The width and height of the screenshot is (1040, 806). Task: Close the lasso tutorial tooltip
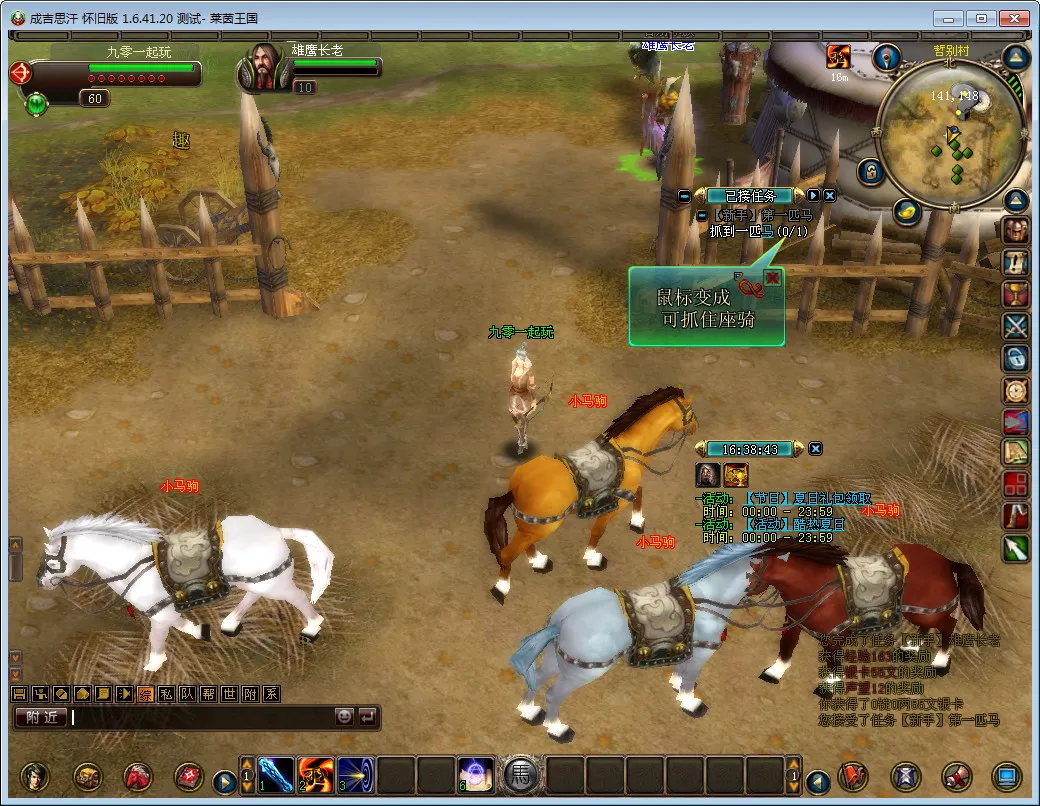772,277
